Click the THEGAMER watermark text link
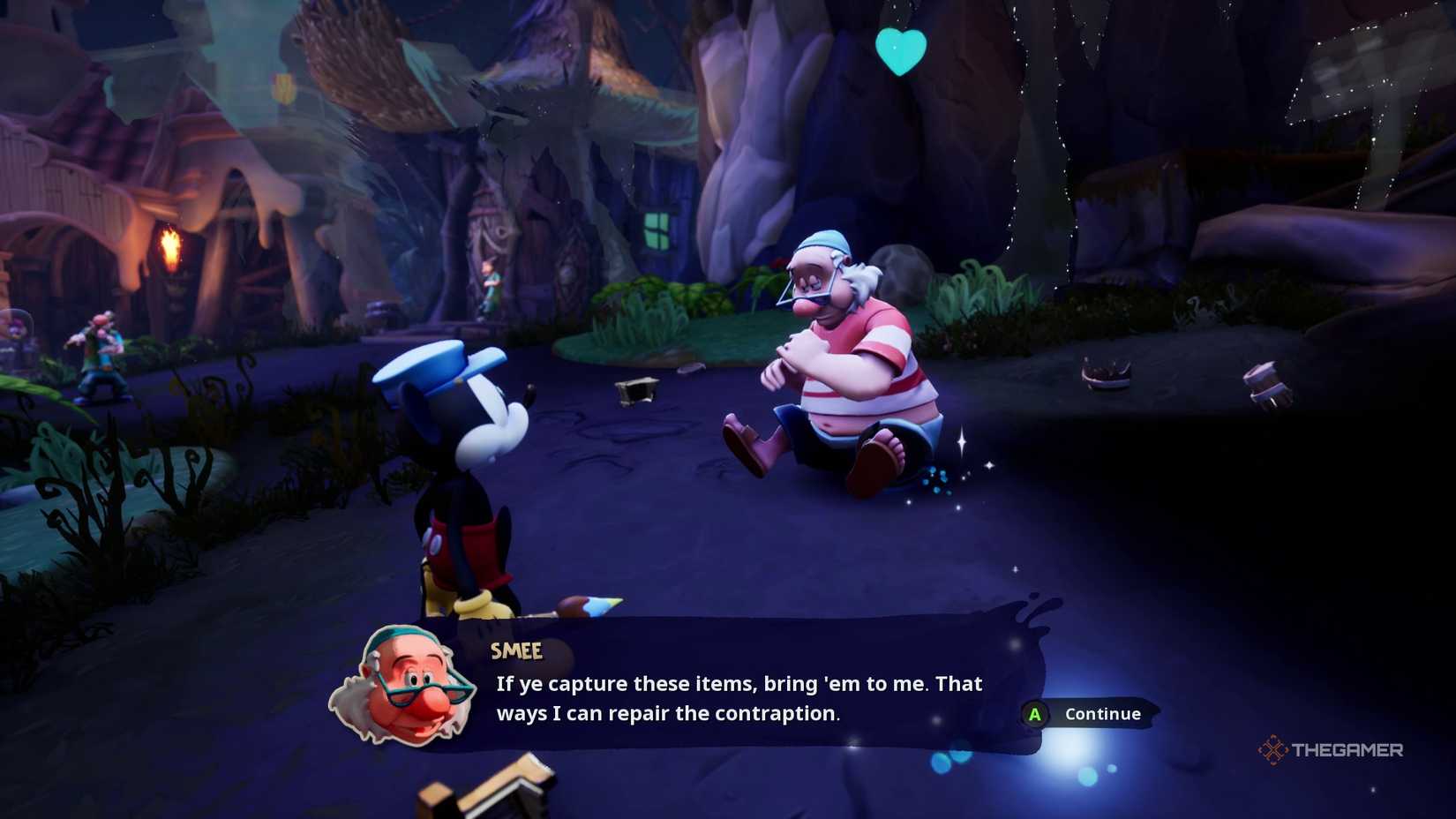 click(x=1346, y=751)
